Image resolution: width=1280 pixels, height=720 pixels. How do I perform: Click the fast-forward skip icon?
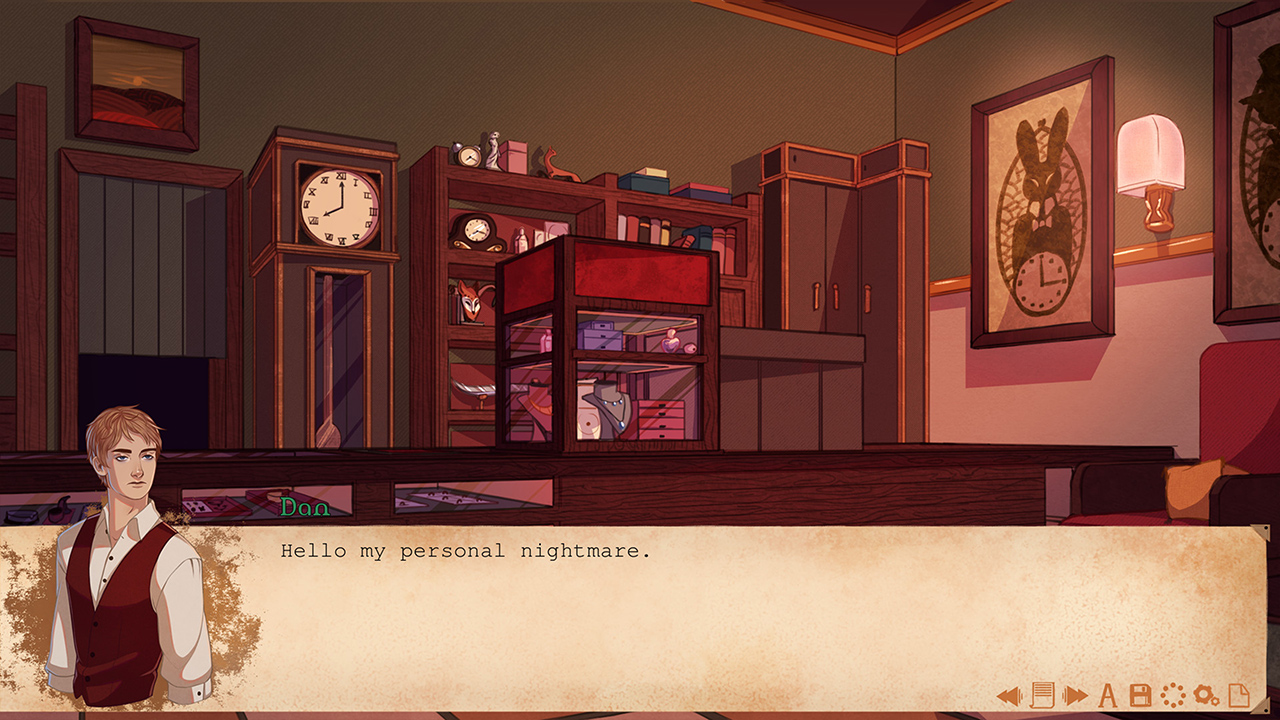click(1075, 694)
